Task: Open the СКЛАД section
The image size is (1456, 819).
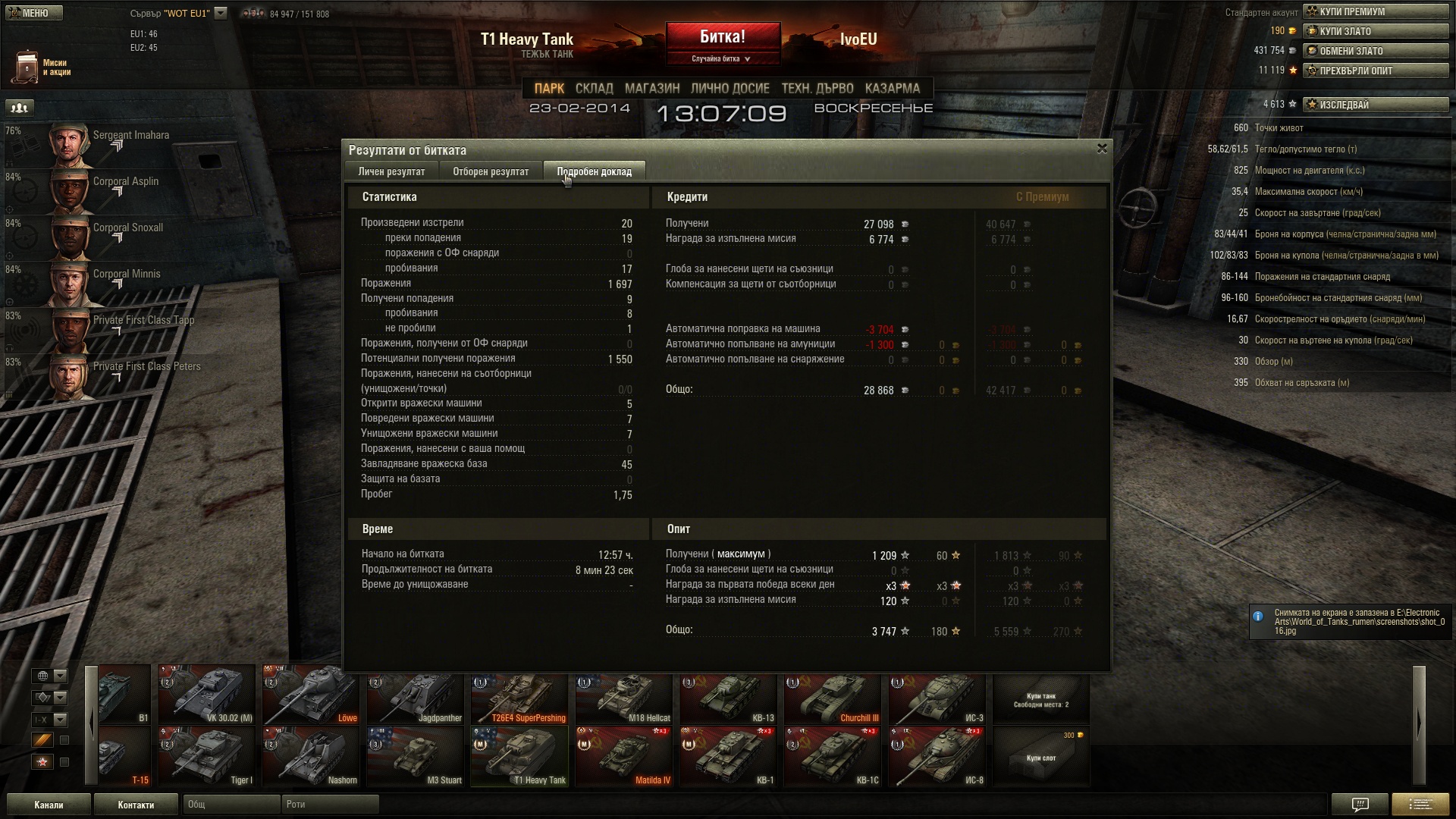Action: tap(594, 89)
